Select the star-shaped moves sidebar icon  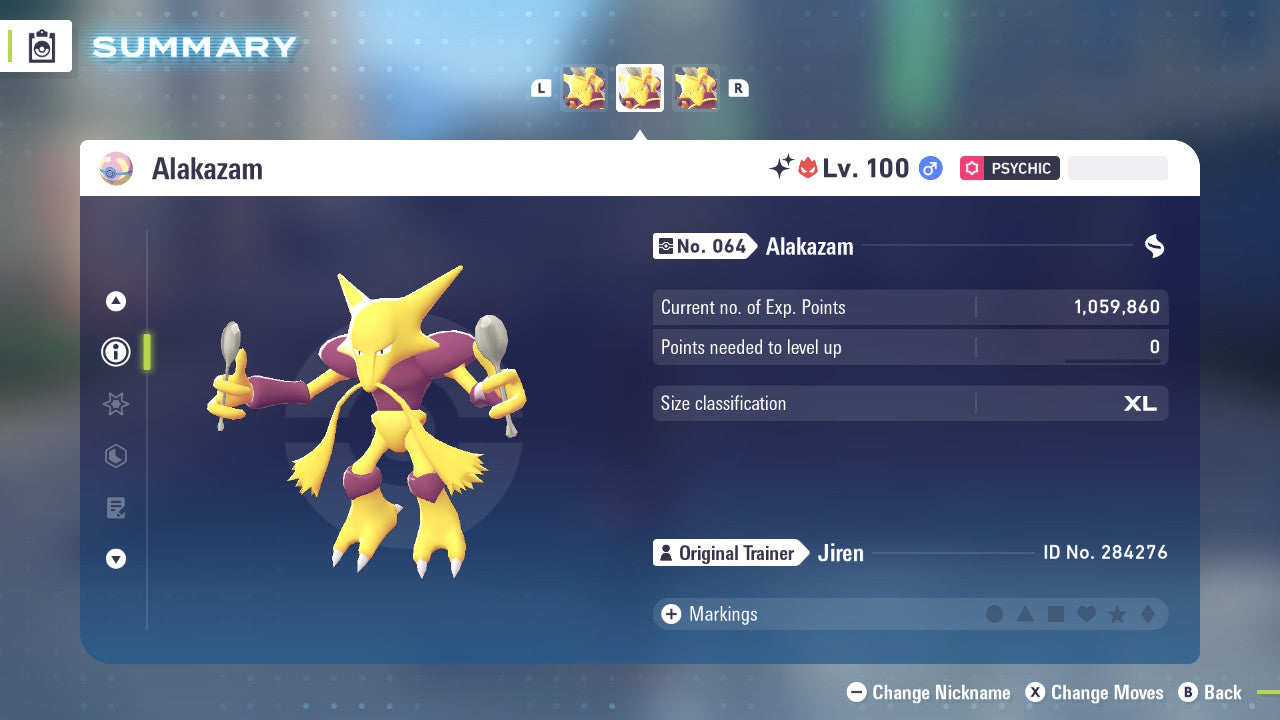click(x=115, y=404)
